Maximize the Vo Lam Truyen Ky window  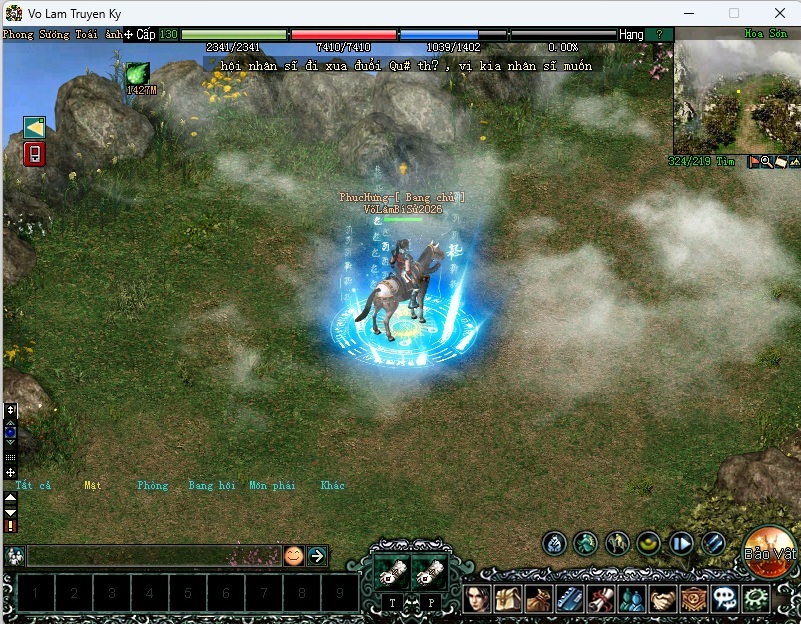734,12
